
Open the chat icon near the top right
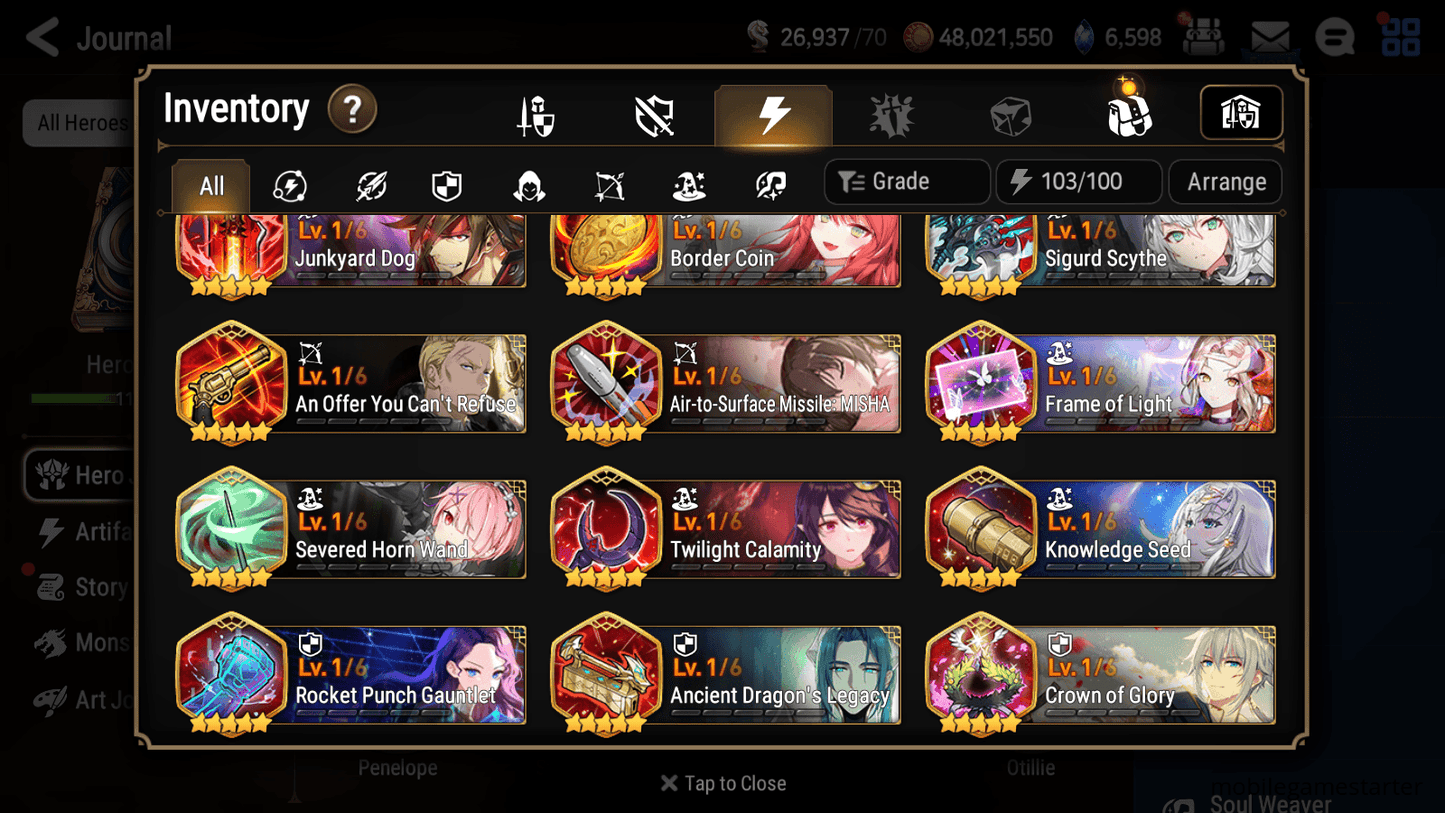pyautogui.click(x=1334, y=36)
